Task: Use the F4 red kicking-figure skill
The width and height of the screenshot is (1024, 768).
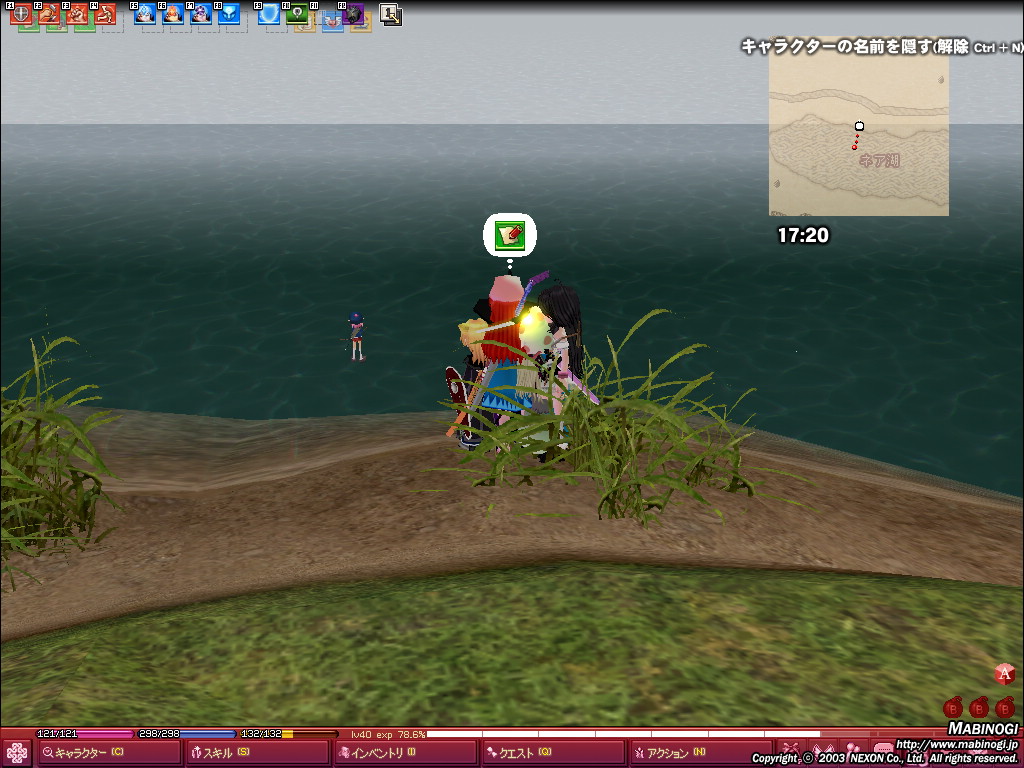Action: coord(105,14)
